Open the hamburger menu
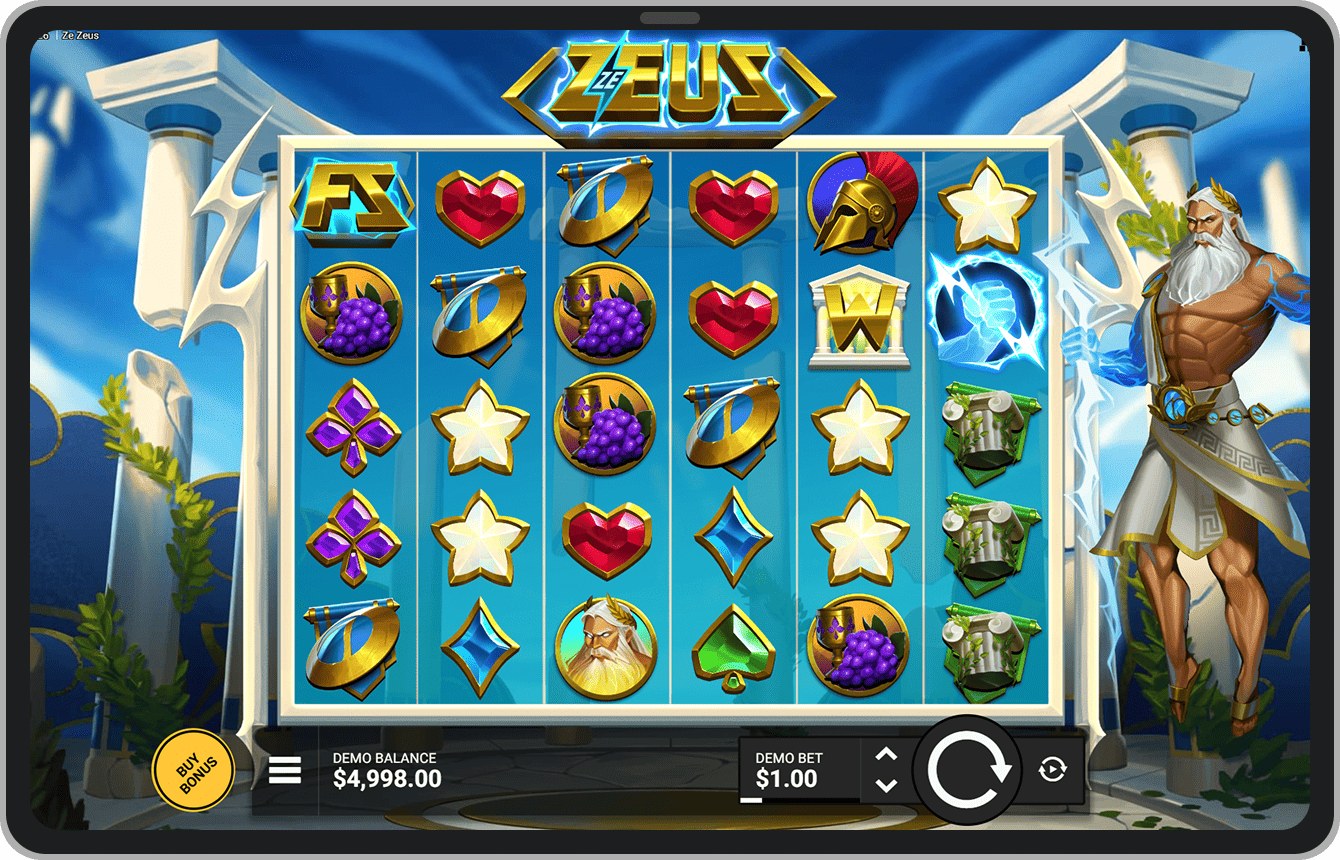The image size is (1340, 860). pos(285,770)
